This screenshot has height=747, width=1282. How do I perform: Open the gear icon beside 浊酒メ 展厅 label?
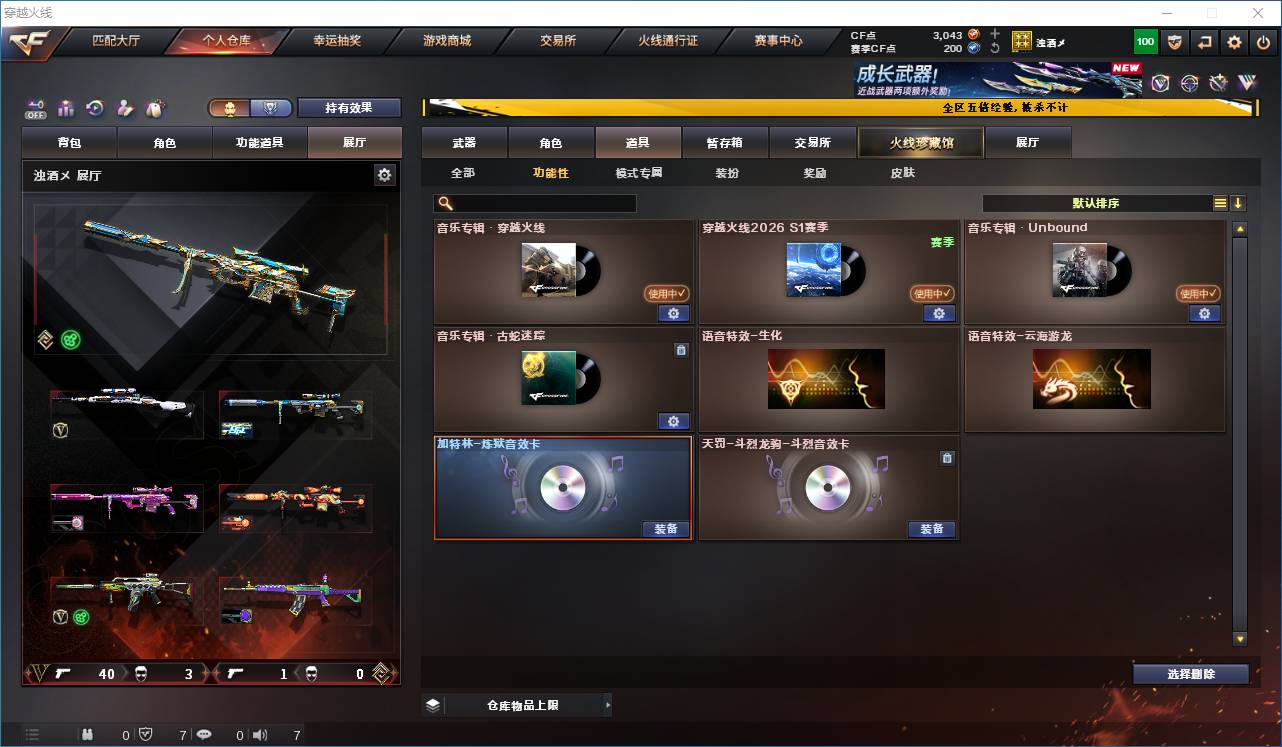coord(385,174)
